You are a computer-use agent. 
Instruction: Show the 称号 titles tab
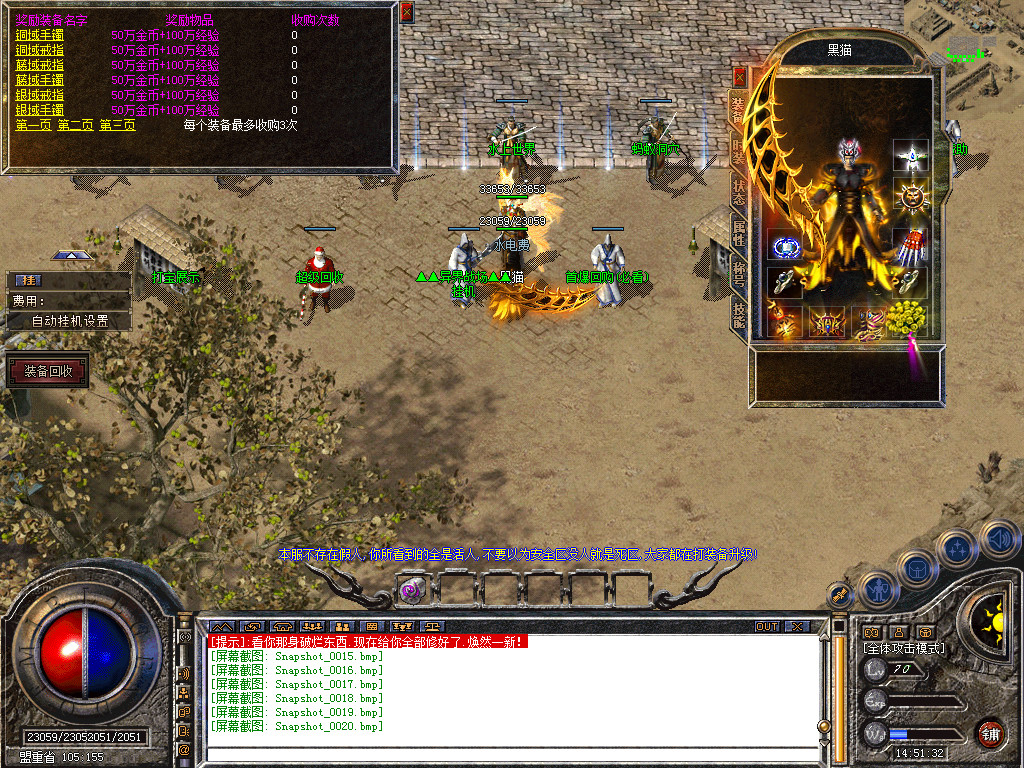739,273
